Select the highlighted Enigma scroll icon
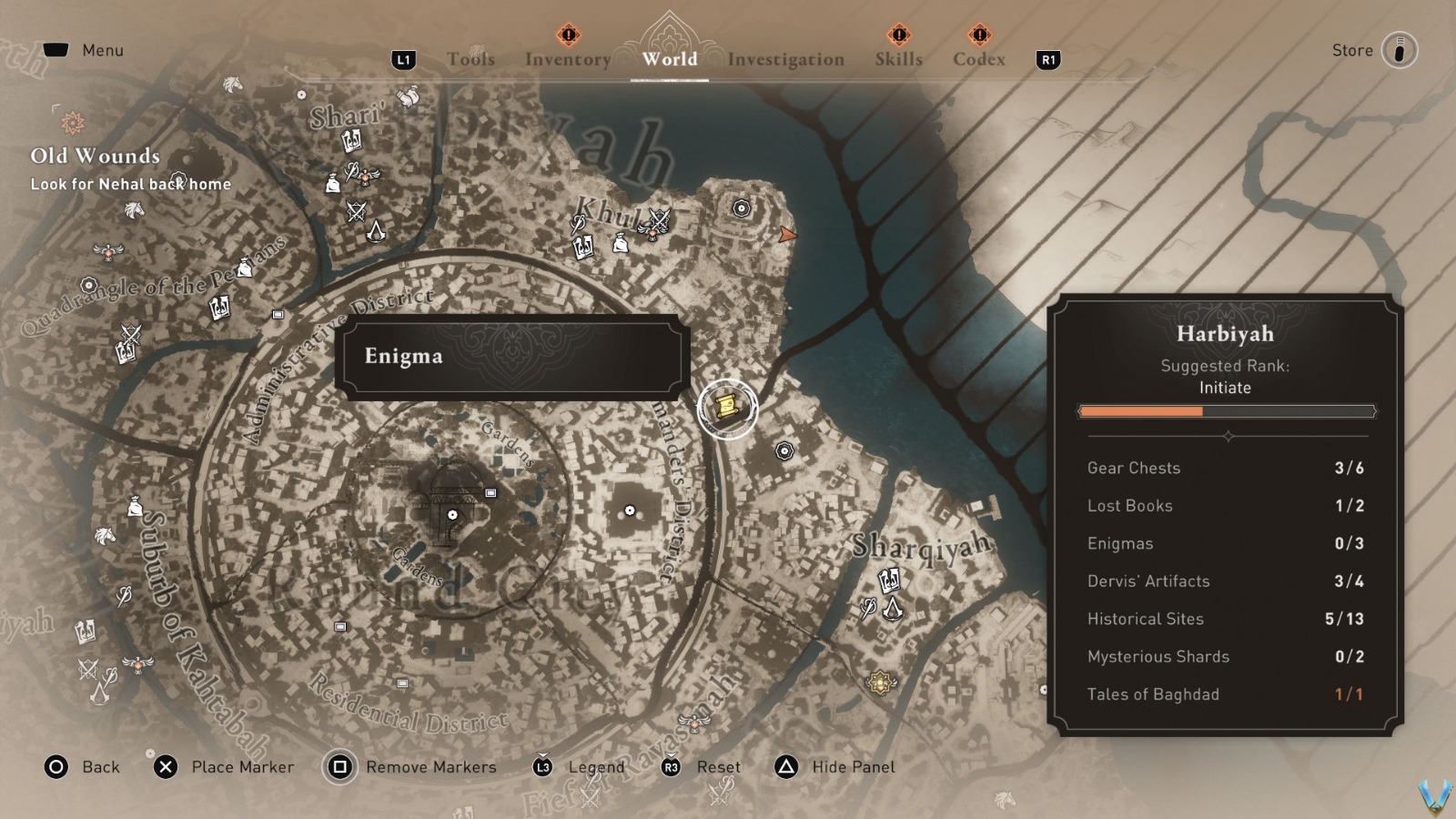Screen dimensions: 1456x819 pos(725,405)
